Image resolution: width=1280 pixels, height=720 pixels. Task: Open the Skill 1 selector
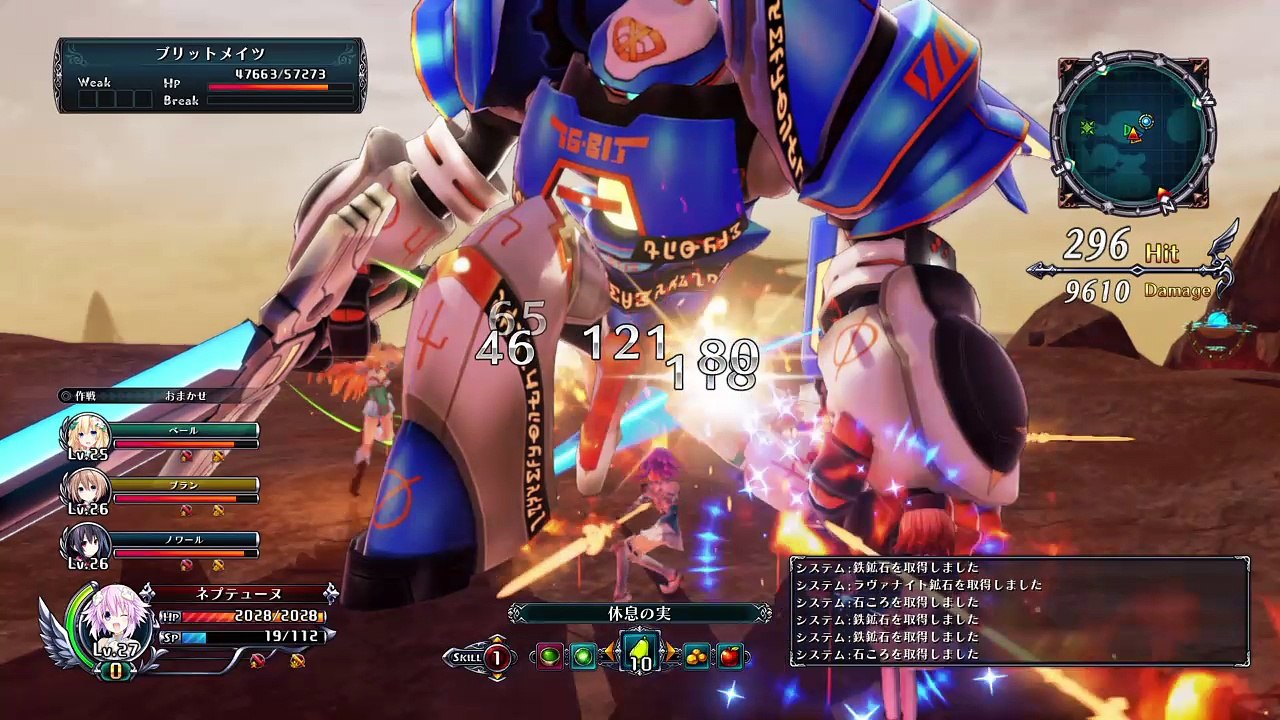(495, 657)
